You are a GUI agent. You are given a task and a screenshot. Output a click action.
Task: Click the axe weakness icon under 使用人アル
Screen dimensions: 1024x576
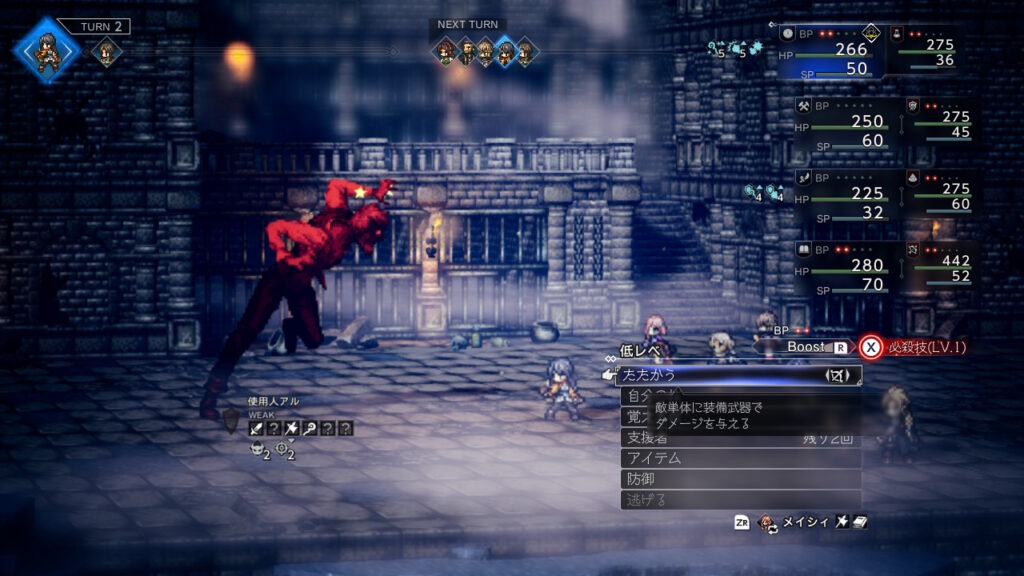pos(292,428)
